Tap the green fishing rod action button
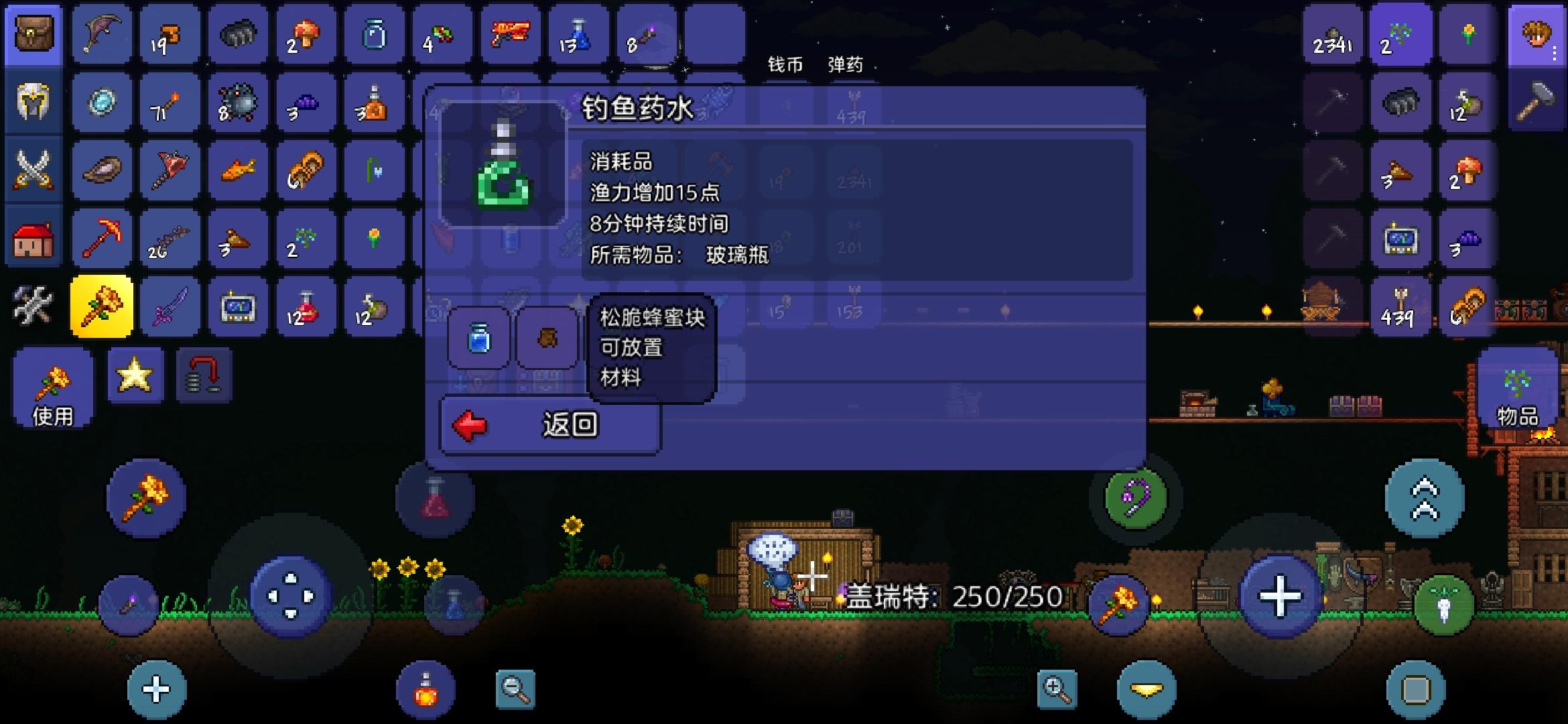This screenshot has height=724, width=1568. coord(1135,497)
